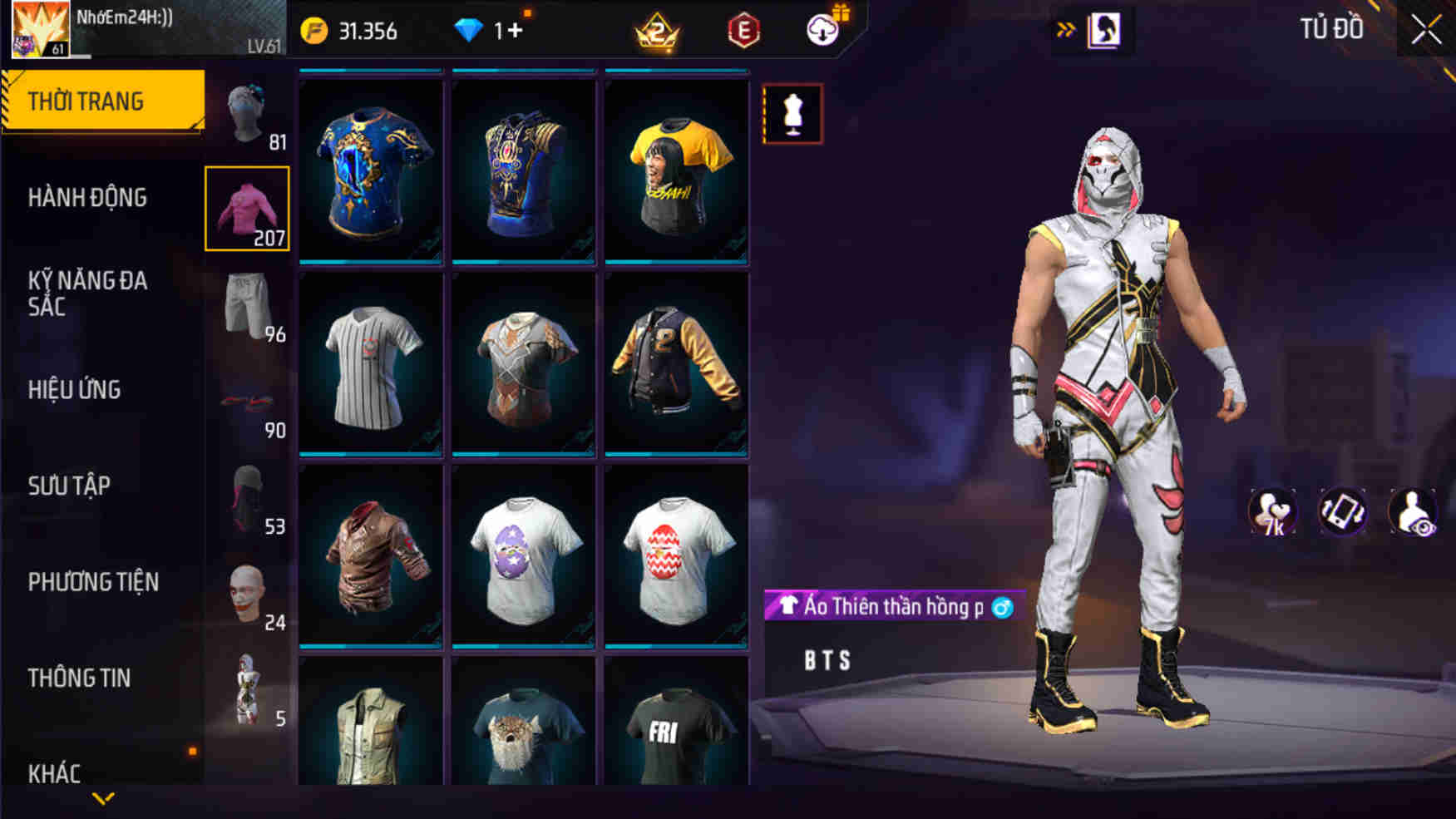Click the 7k likes character icon
Image resolution: width=1456 pixels, height=819 pixels.
coord(1274,513)
